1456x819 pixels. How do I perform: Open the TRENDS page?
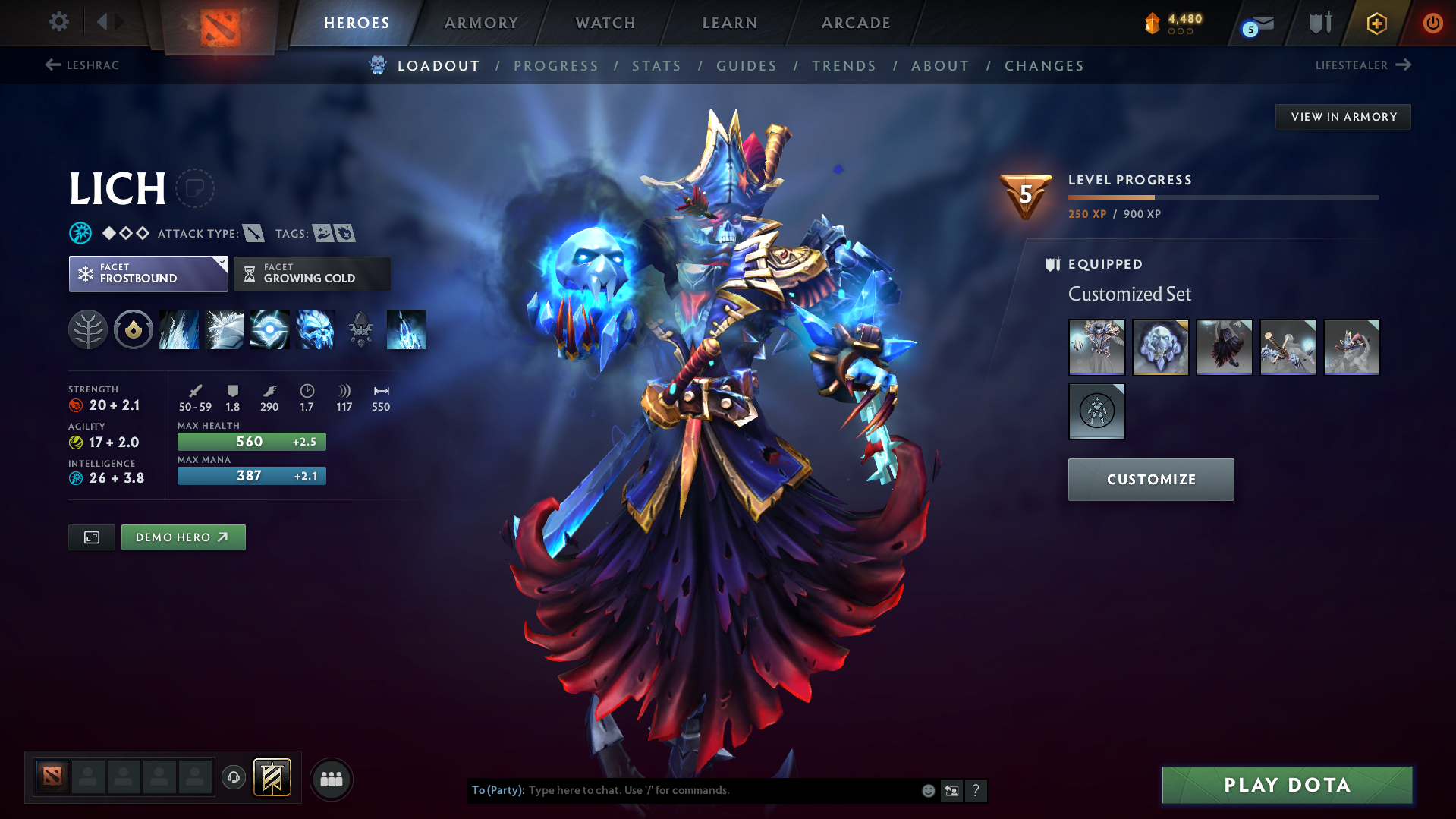point(844,66)
